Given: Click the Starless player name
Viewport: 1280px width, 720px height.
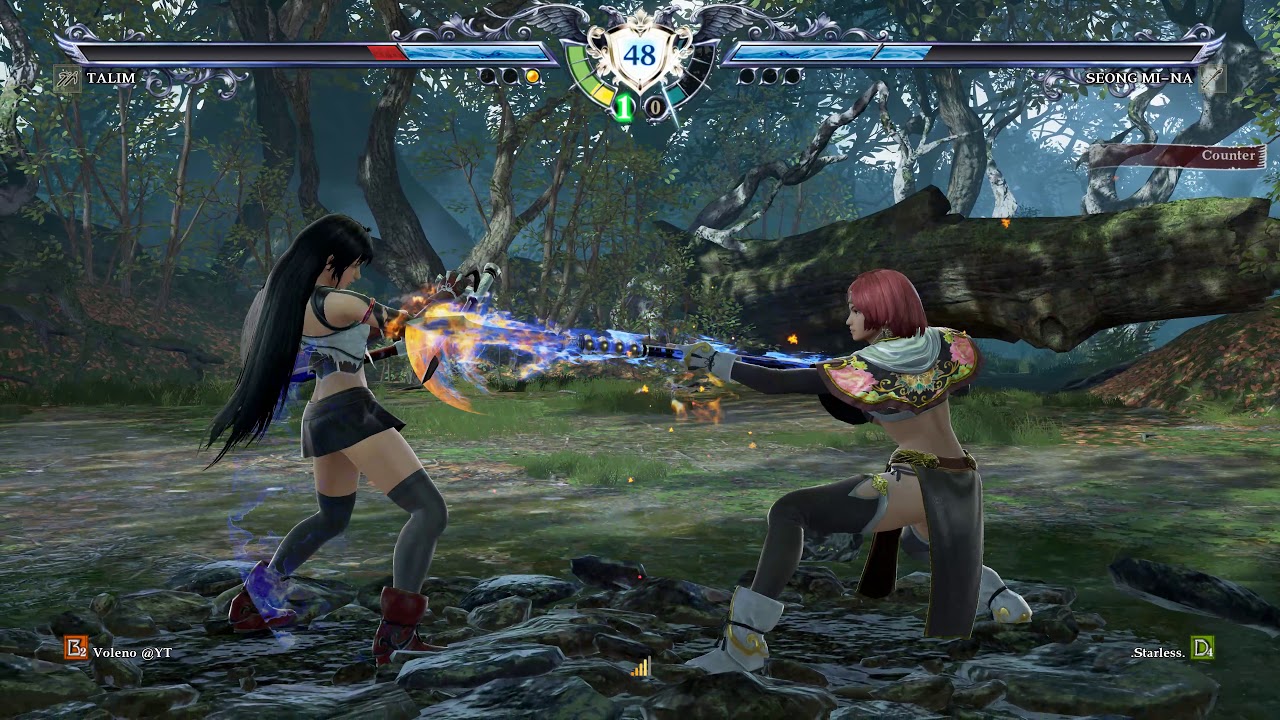Looking at the screenshot, I should (x=1158, y=652).
